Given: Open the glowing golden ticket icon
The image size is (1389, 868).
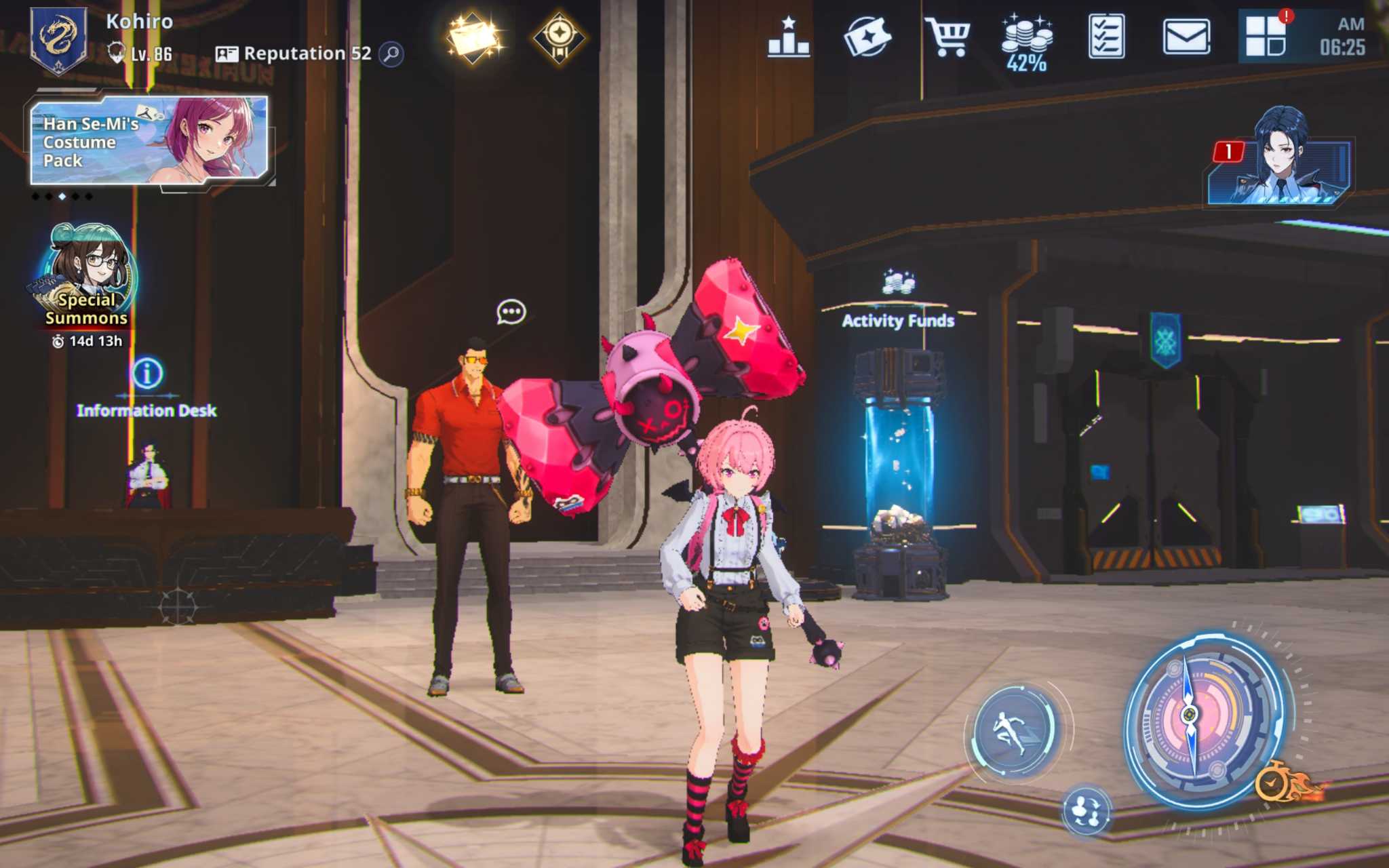Looking at the screenshot, I should click(x=474, y=37).
